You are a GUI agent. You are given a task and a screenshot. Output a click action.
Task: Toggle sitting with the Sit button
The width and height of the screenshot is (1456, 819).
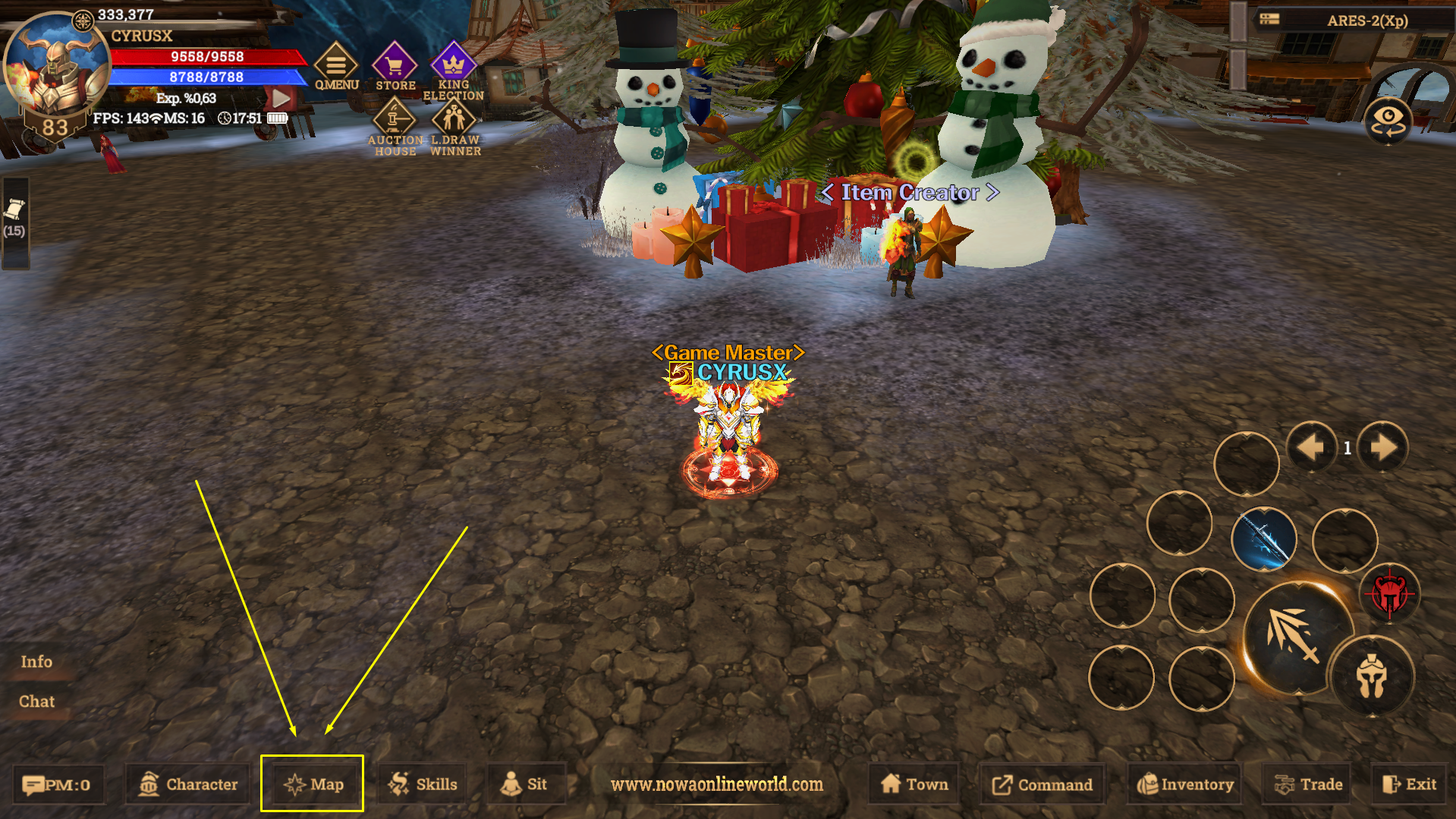(x=527, y=783)
